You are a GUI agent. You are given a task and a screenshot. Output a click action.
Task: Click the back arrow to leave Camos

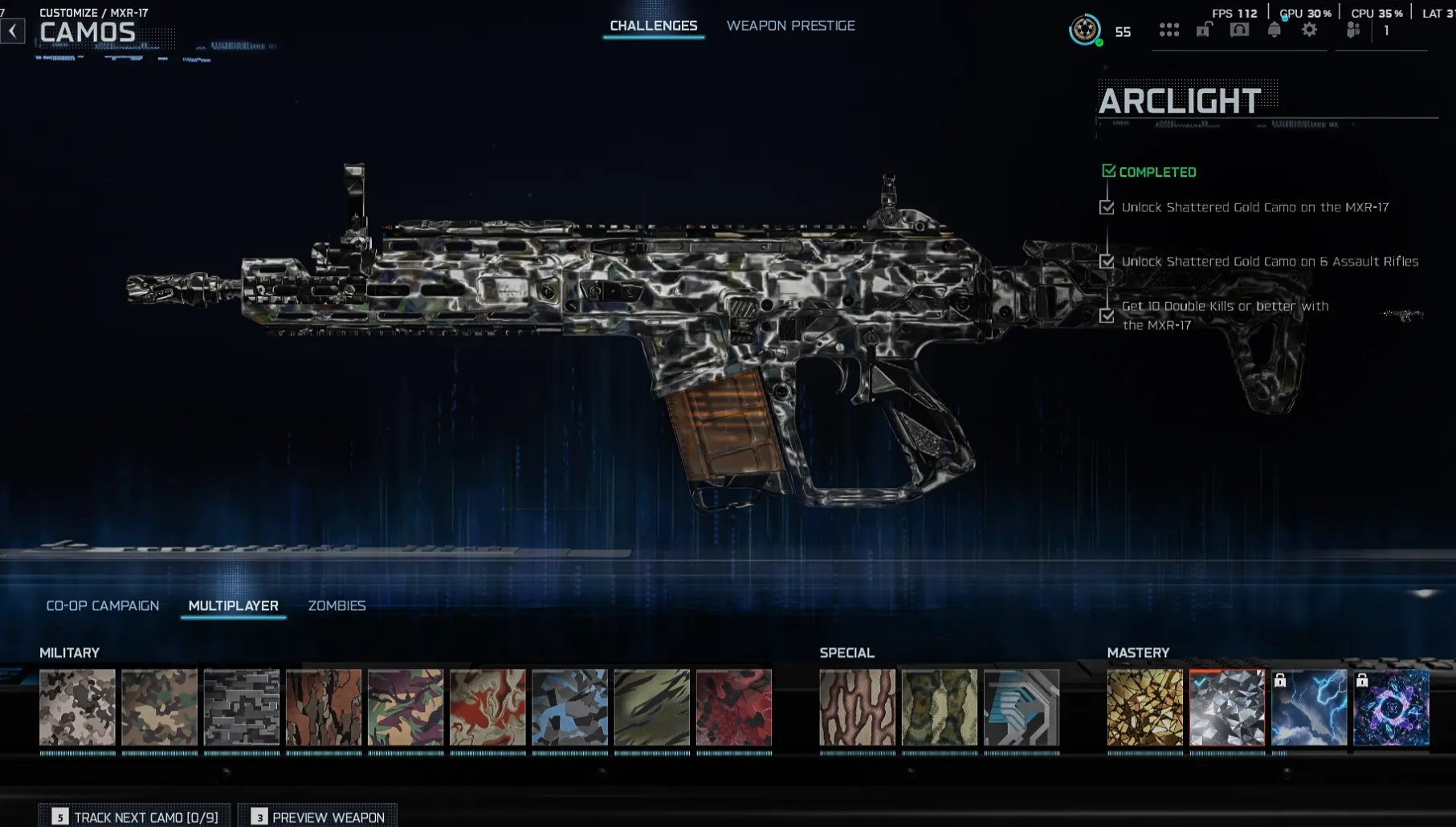point(12,29)
